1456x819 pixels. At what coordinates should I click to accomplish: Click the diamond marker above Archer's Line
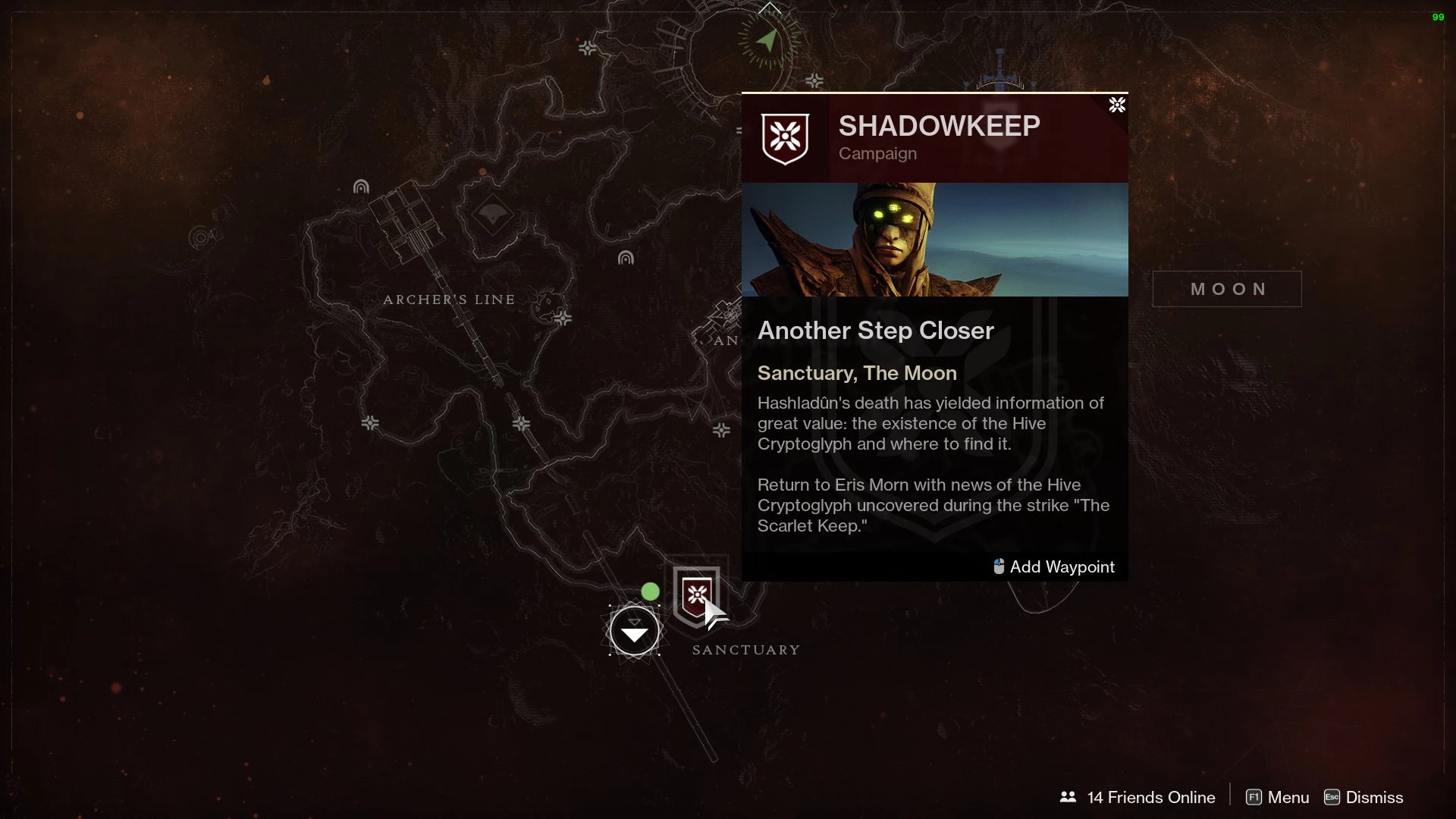pos(493,216)
